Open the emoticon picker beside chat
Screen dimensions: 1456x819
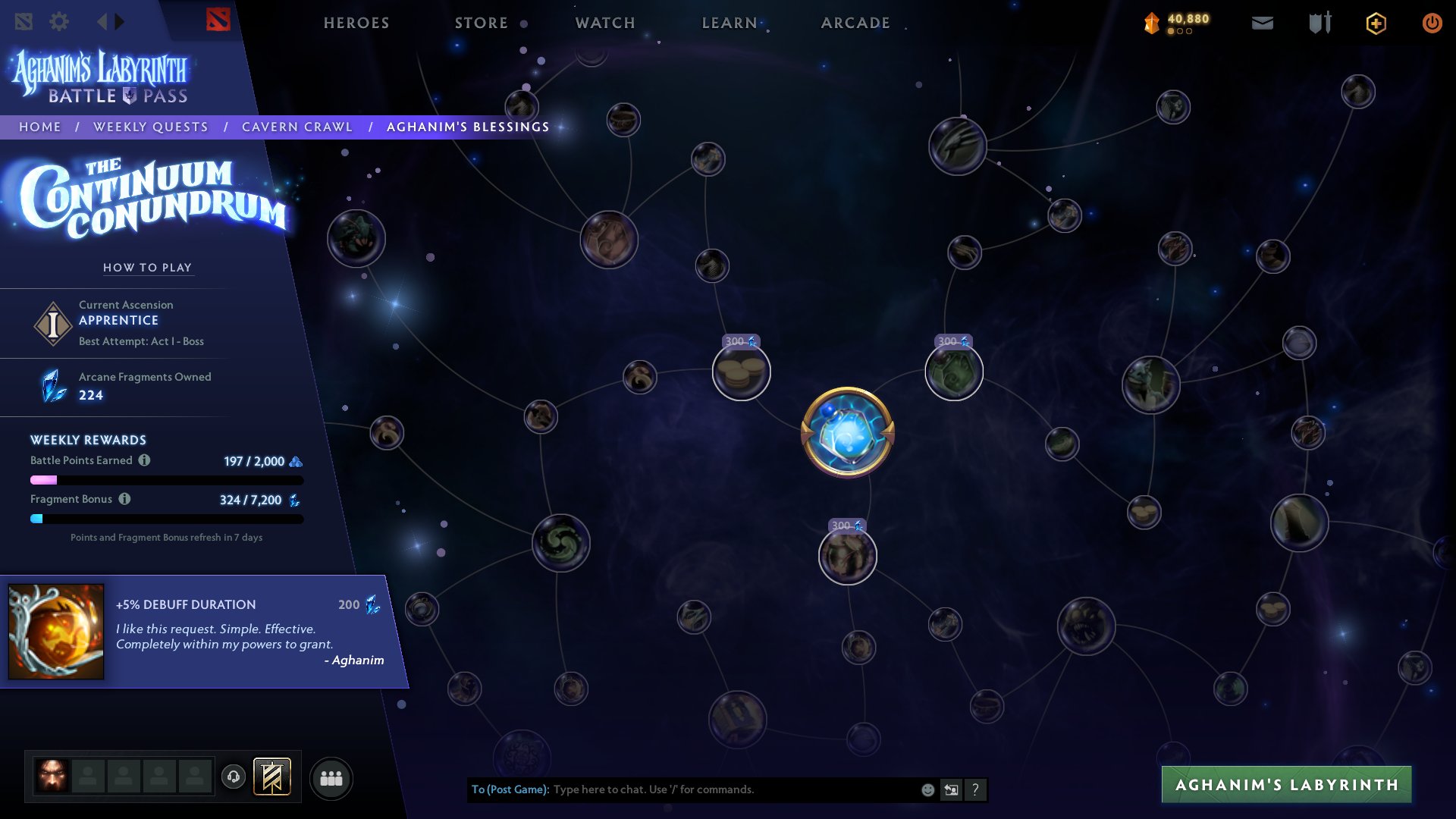point(927,790)
